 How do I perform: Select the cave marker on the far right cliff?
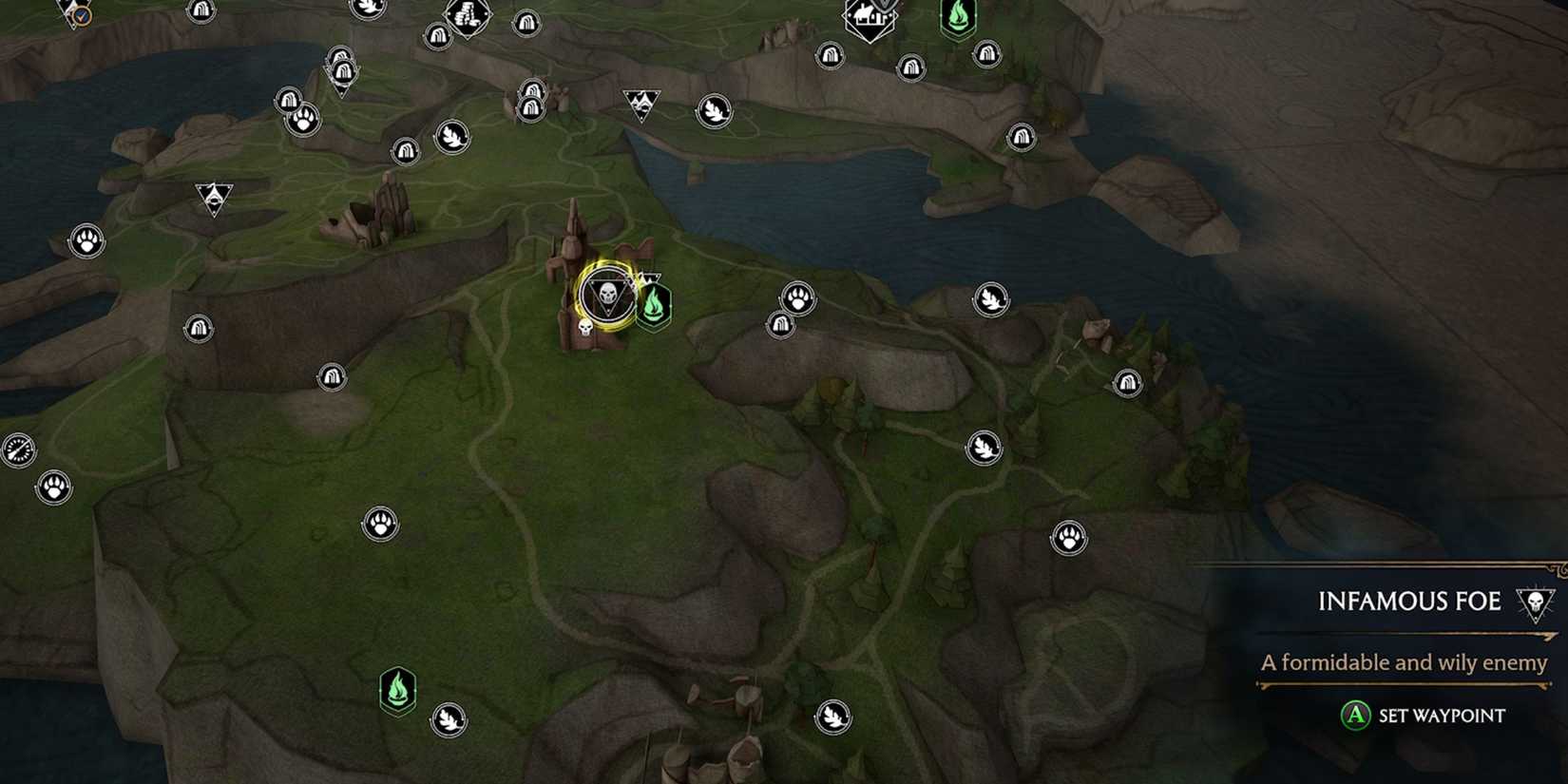coord(1126,384)
